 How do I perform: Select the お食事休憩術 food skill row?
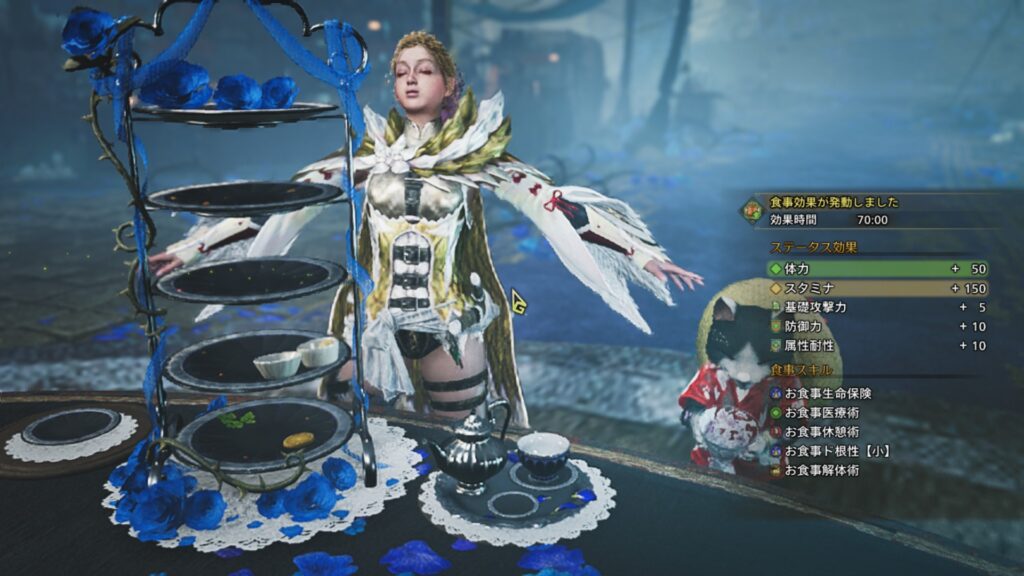click(824, 432)
